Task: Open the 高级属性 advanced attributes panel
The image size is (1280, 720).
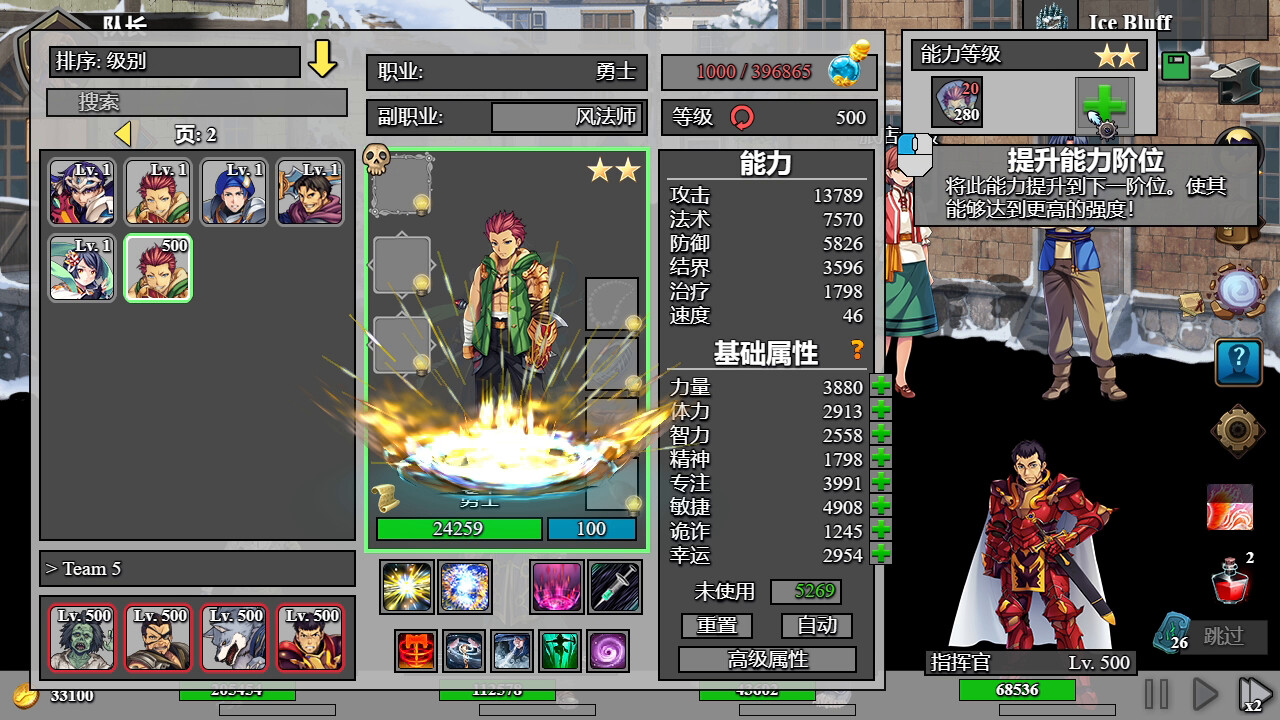Action: coord(766,659)
